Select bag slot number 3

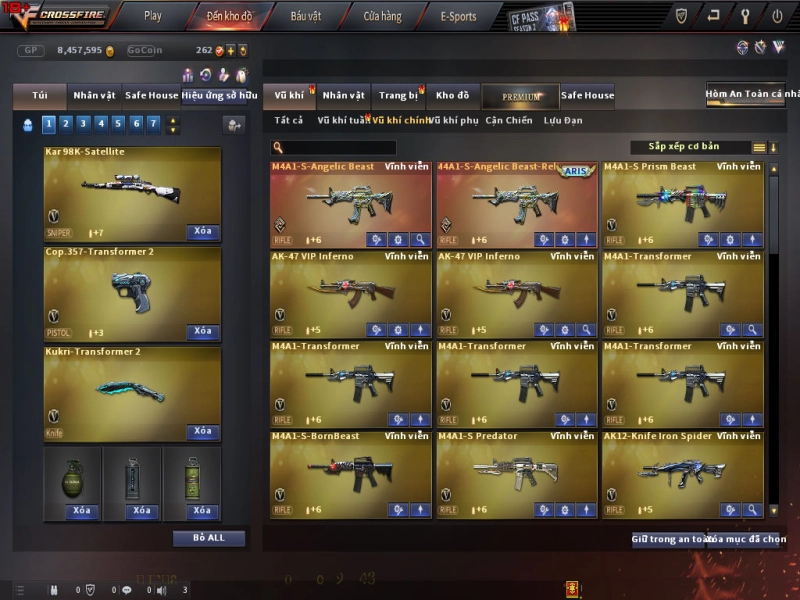[82, 124]
